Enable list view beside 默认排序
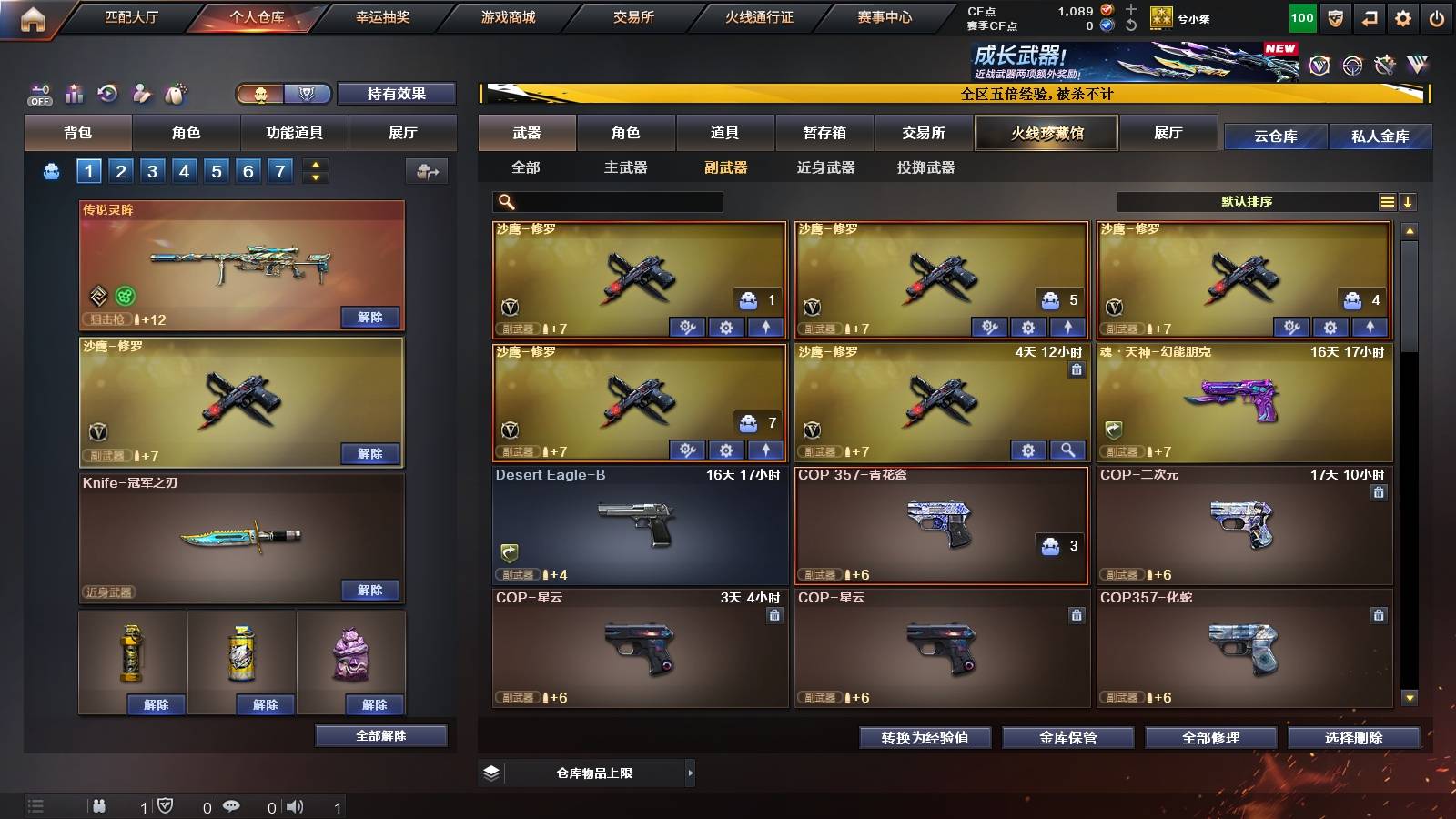 pos(1387,201)
